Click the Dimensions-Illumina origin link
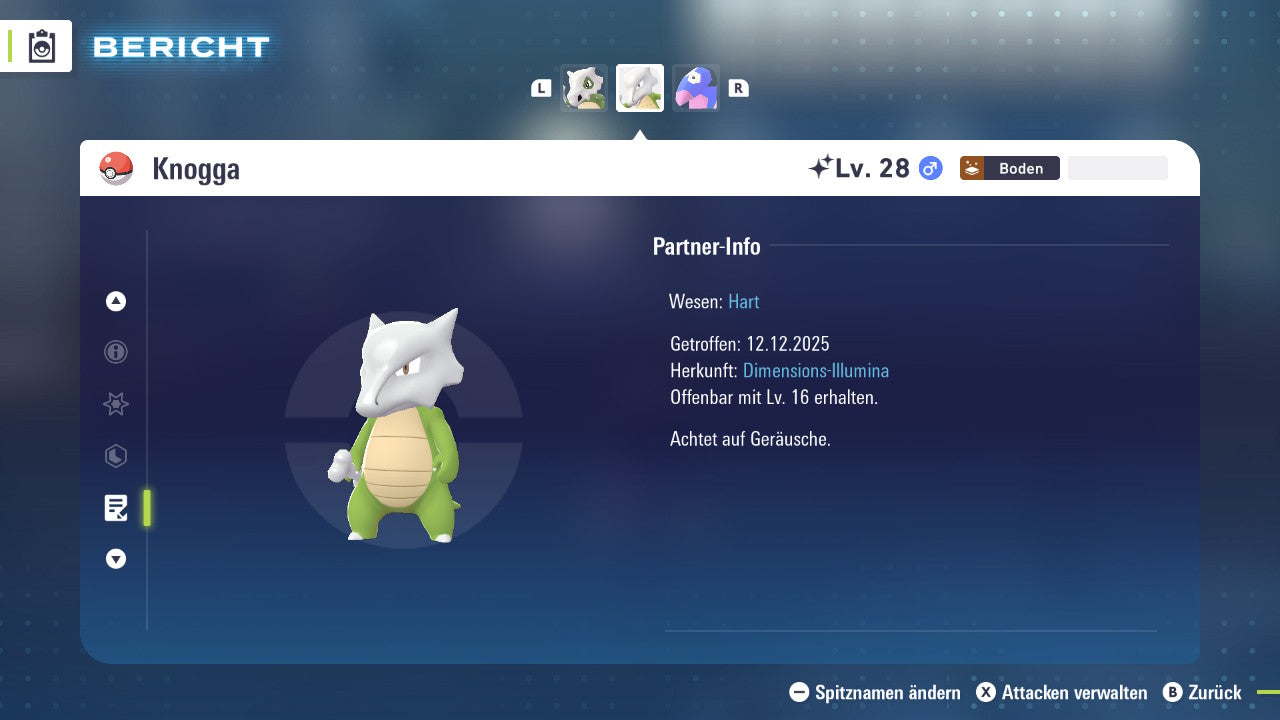Viewport: 1280px width, 720px height. point(815,371)
